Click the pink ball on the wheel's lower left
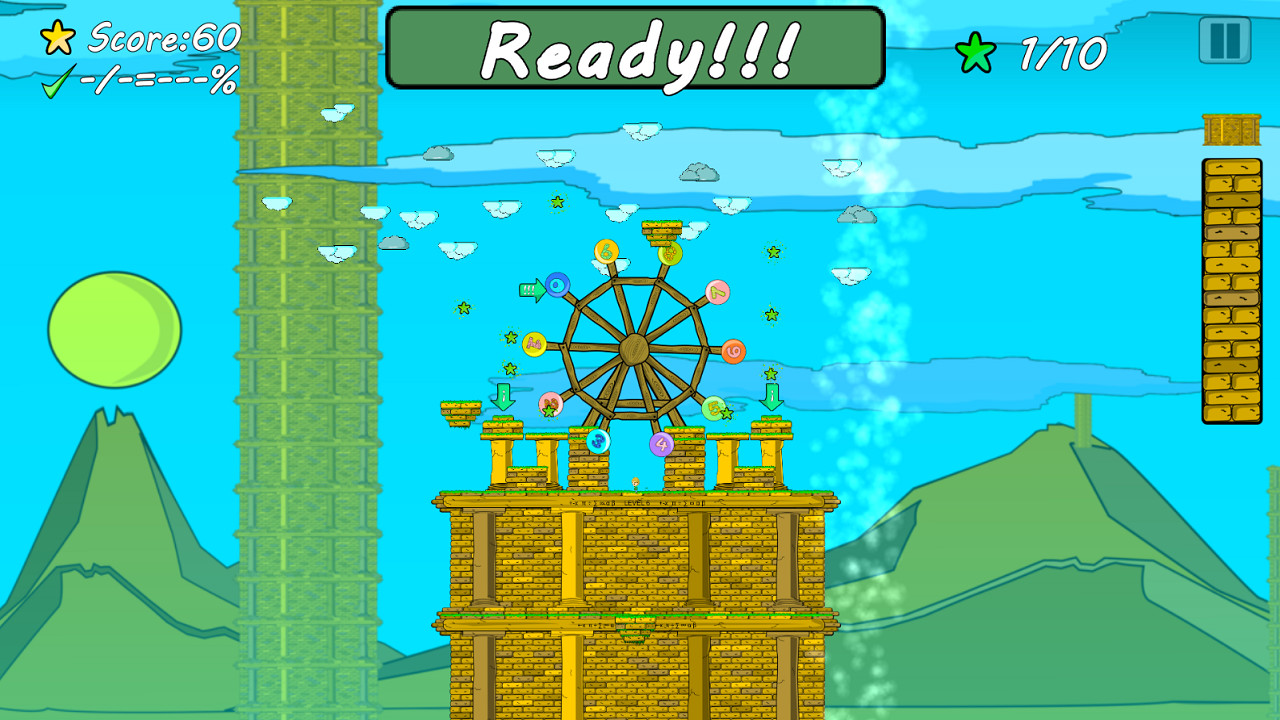This screenshot has width=1280, height=720. pyautogui.click(x=550, y=402)
